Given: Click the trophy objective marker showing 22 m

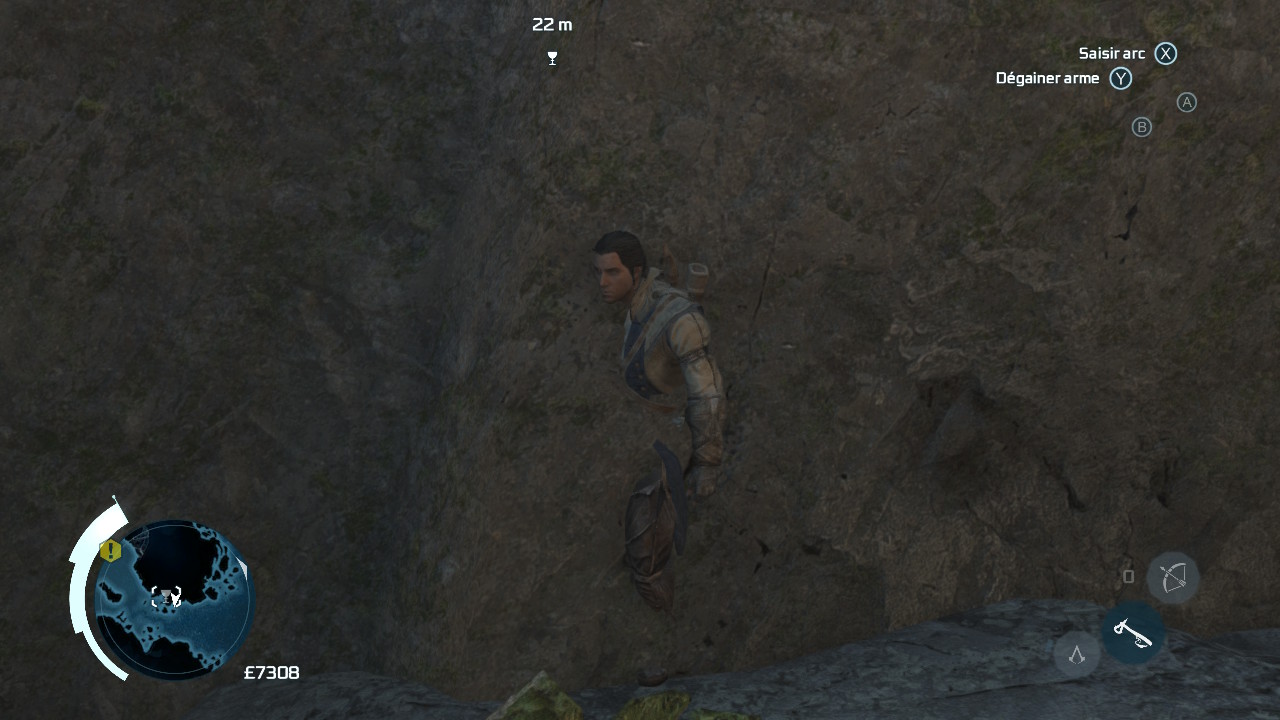Looking at the screenshot, I should click(552, 58).
